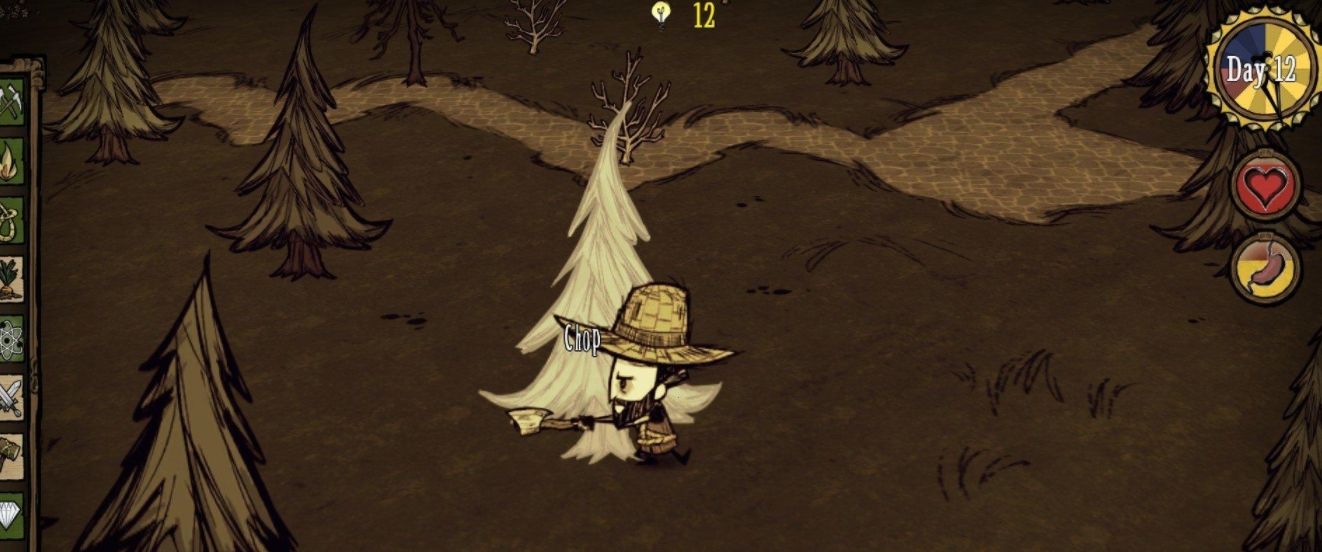Open the Tools crafting tab (axe and pickaxe)

11,100
